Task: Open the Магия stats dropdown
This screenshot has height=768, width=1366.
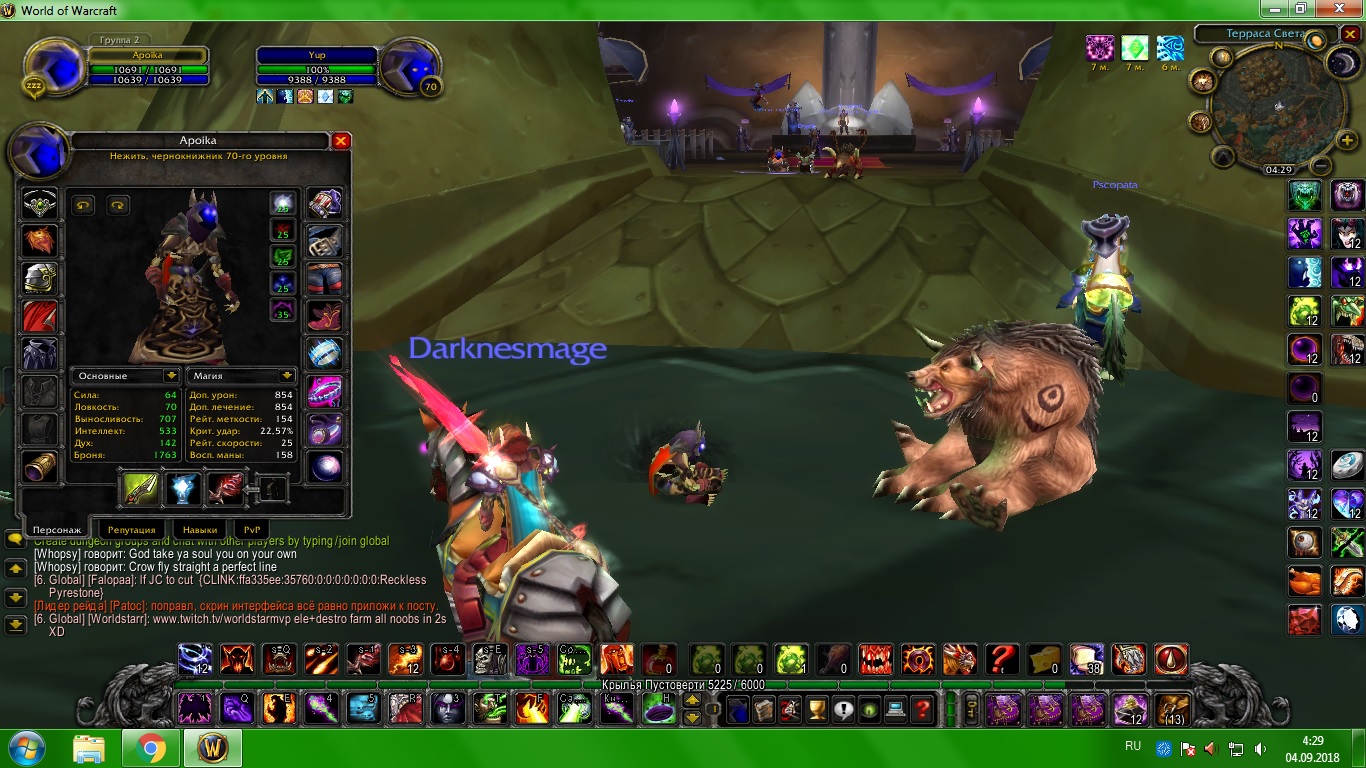Action: (288, 376)
